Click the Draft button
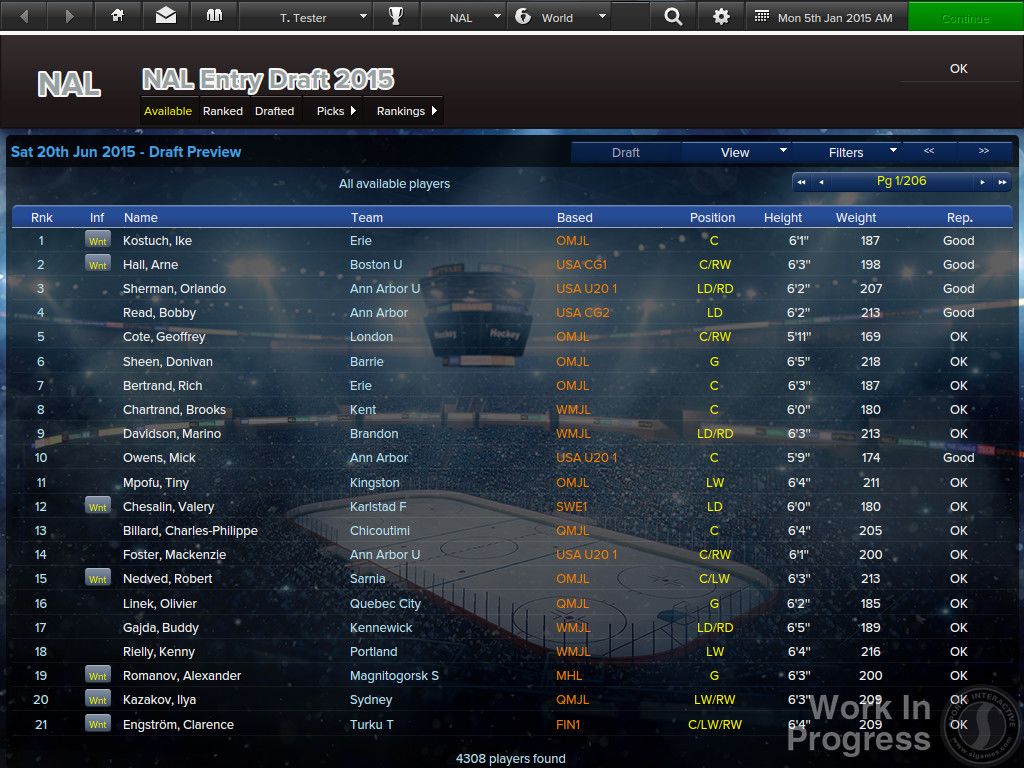 (626, 152)
